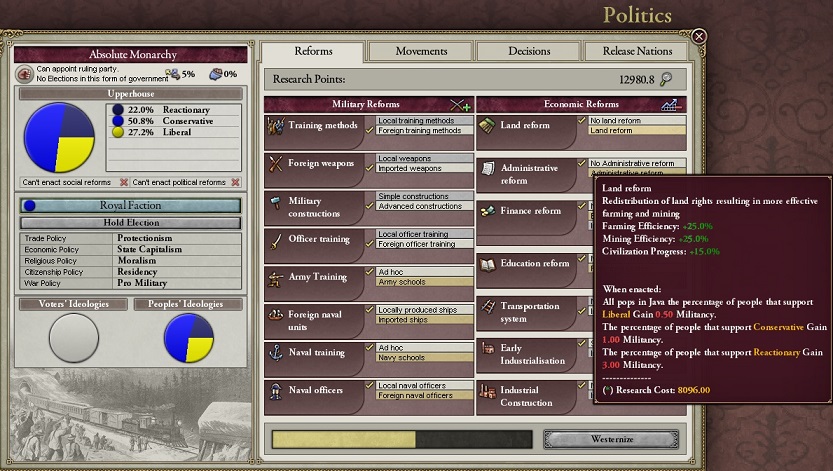The width and height of the screenshot is (833, 471).
Task: Open the Royal Faction ruling party selector
Action: (131, 206)
